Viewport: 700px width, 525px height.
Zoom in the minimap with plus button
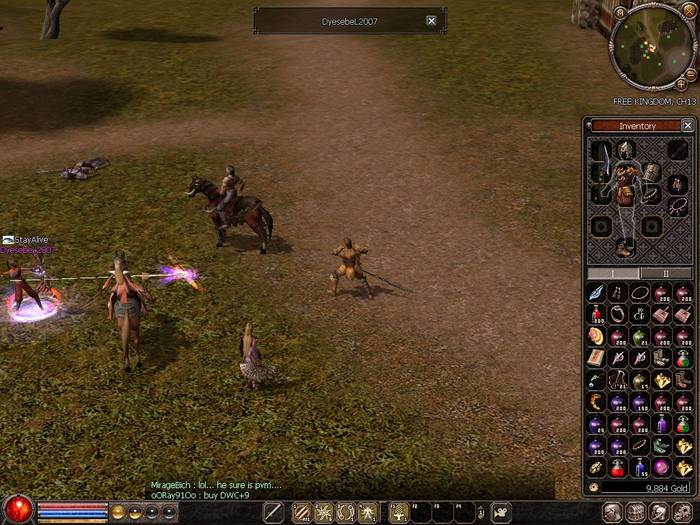pyautogui.click(x=682, y=85)
